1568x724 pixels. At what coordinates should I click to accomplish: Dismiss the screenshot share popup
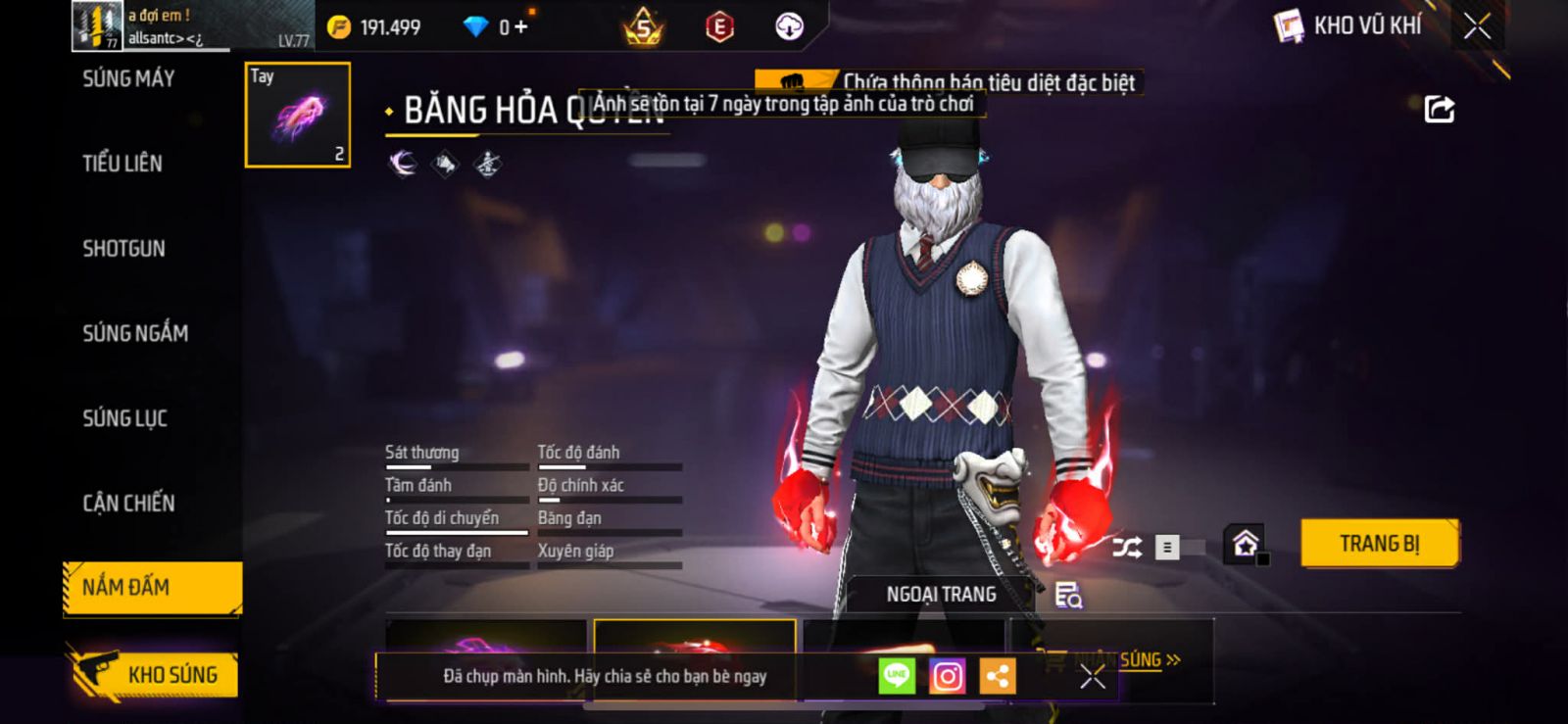[x=1093, y=676]
